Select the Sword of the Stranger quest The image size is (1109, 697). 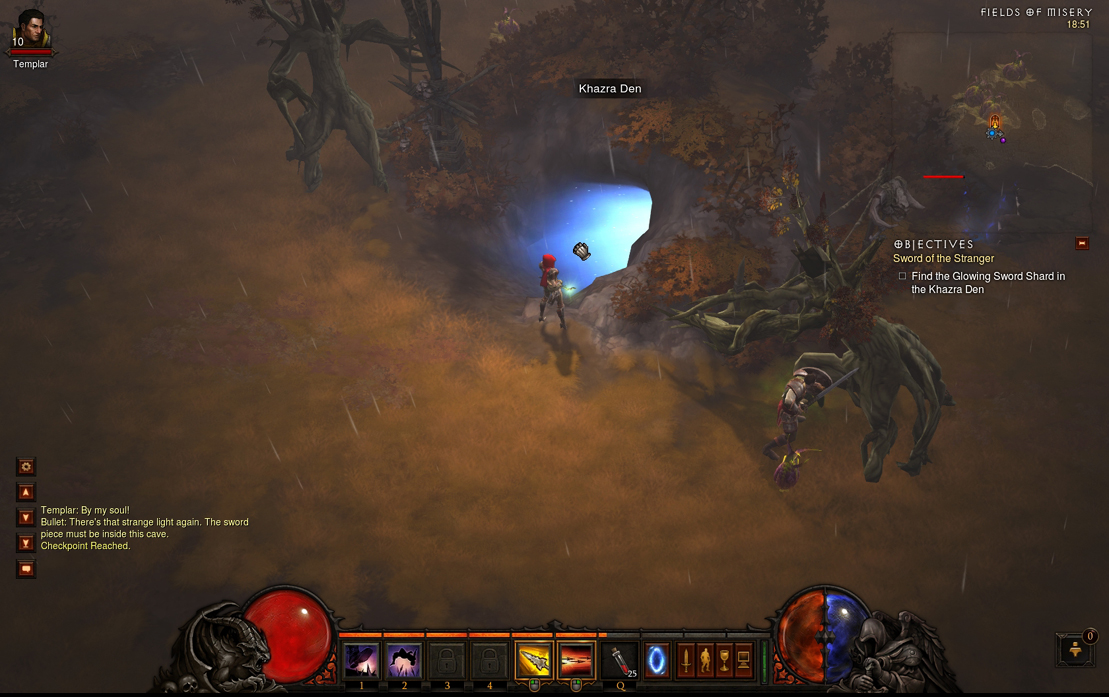943,259
